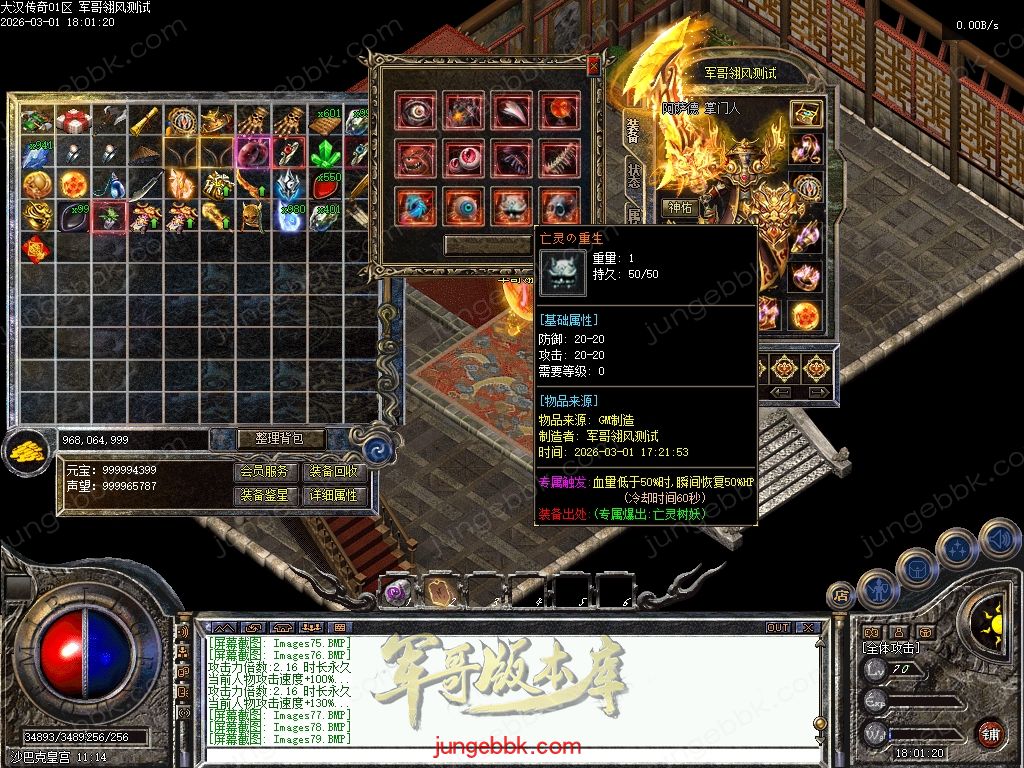1024x768 pixels.
Task: Close the red-slot equipment panel
Action: coord(593,66)
